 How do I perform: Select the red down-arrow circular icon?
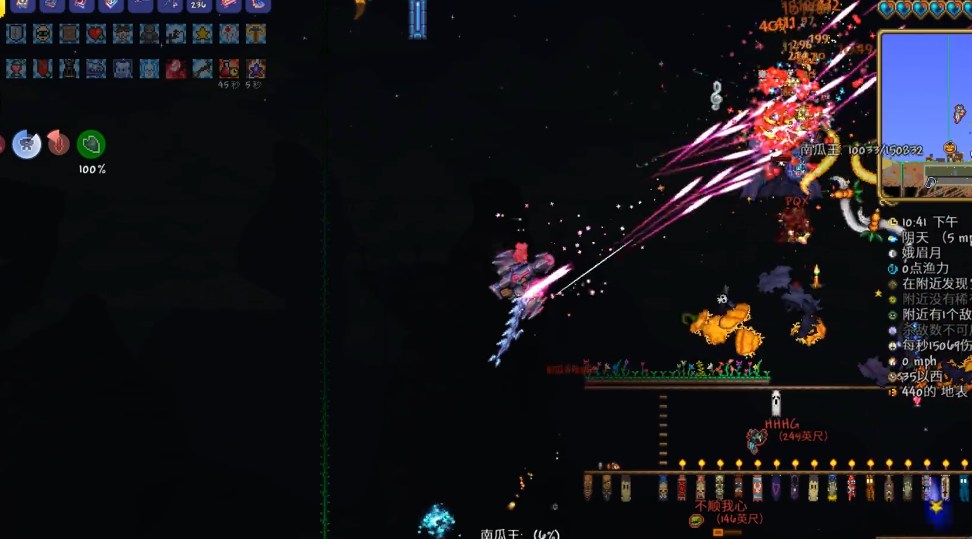pos(59,144)
